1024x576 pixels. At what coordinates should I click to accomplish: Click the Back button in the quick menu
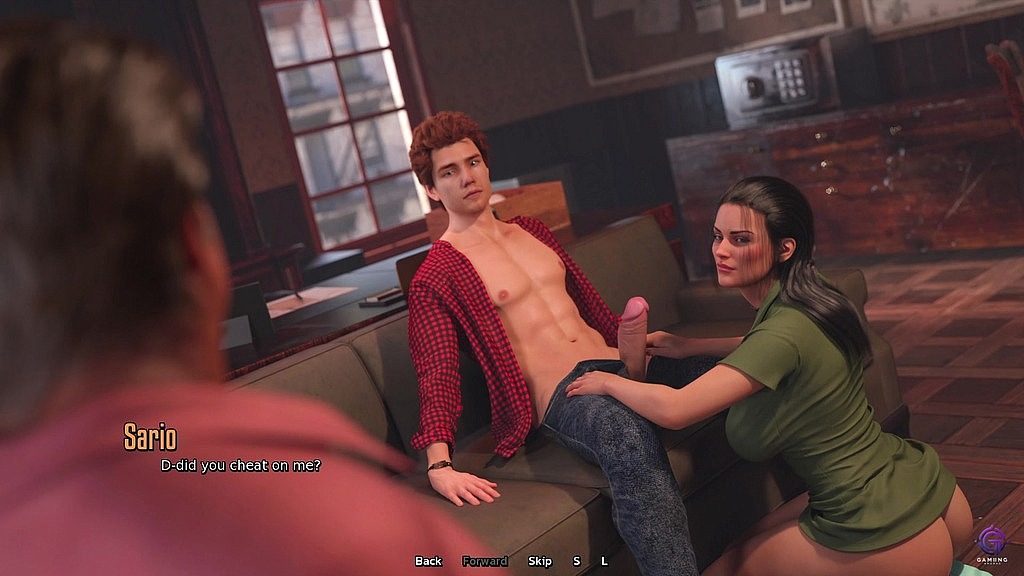(428, 561)
